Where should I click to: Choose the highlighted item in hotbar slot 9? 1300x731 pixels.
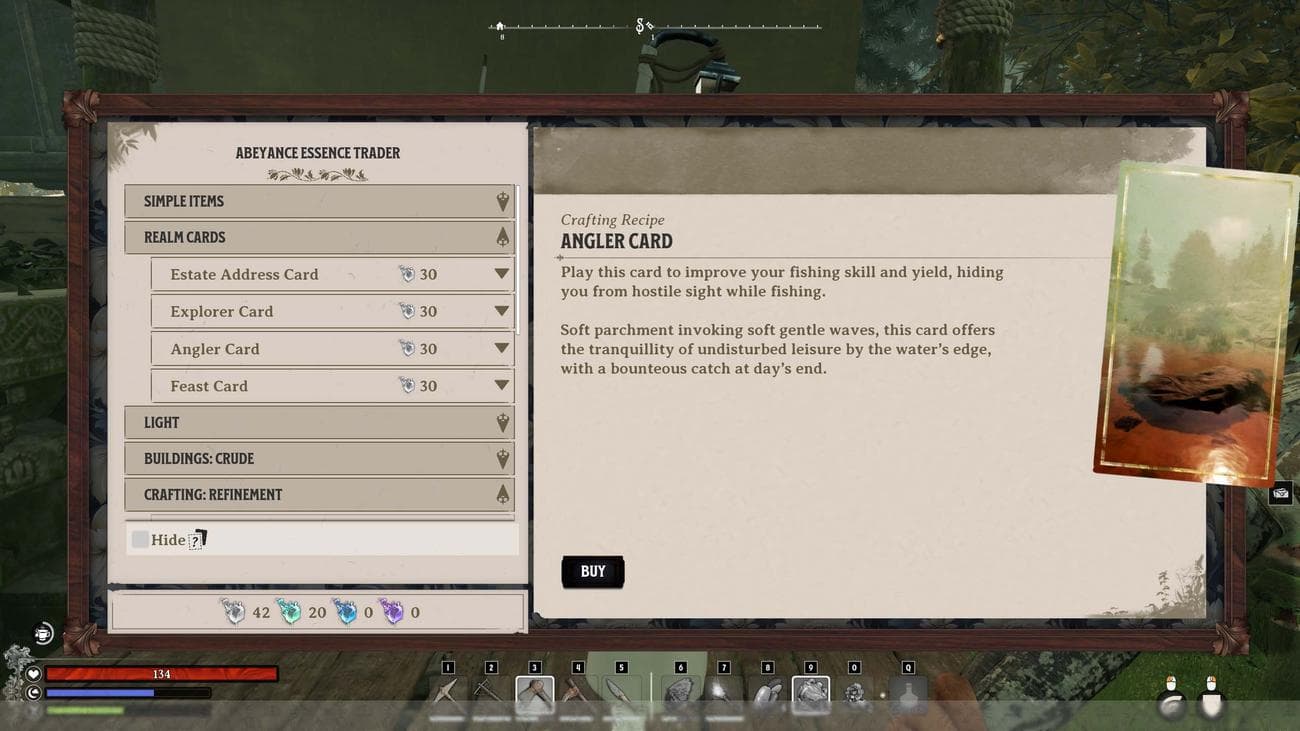coord(810,694)
